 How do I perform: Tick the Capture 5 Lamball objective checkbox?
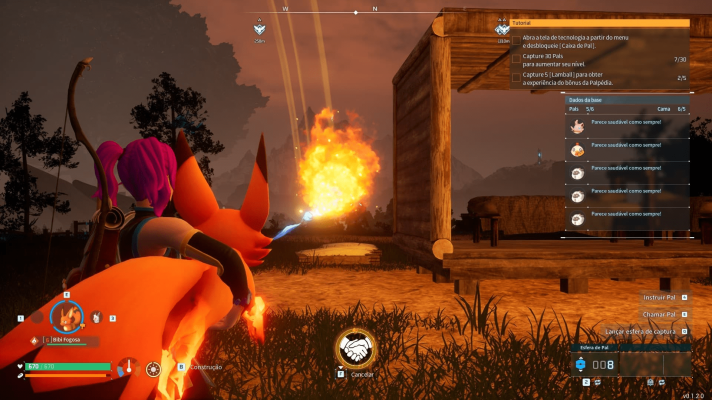pyautogui.click(x=516, y=77)
